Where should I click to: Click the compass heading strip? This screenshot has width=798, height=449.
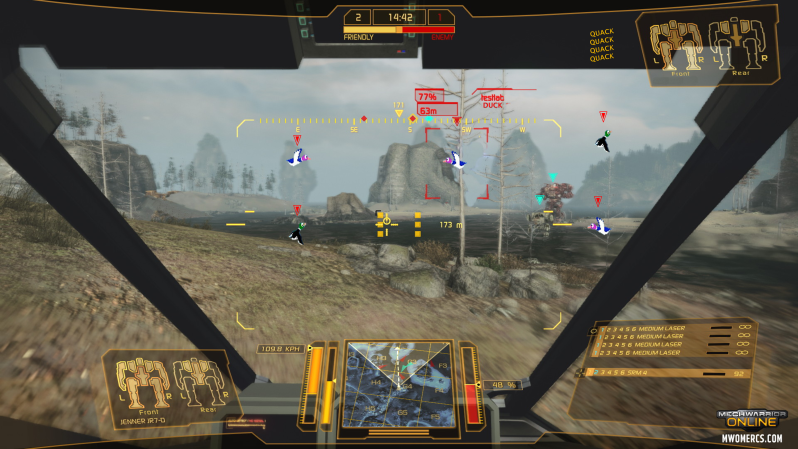(400, 122)
